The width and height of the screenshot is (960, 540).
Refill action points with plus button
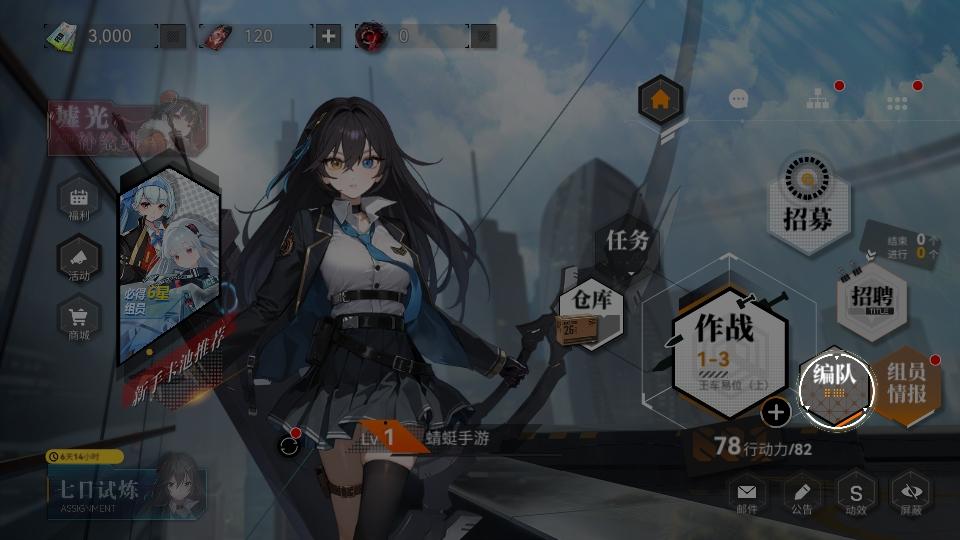pos(776,411)
